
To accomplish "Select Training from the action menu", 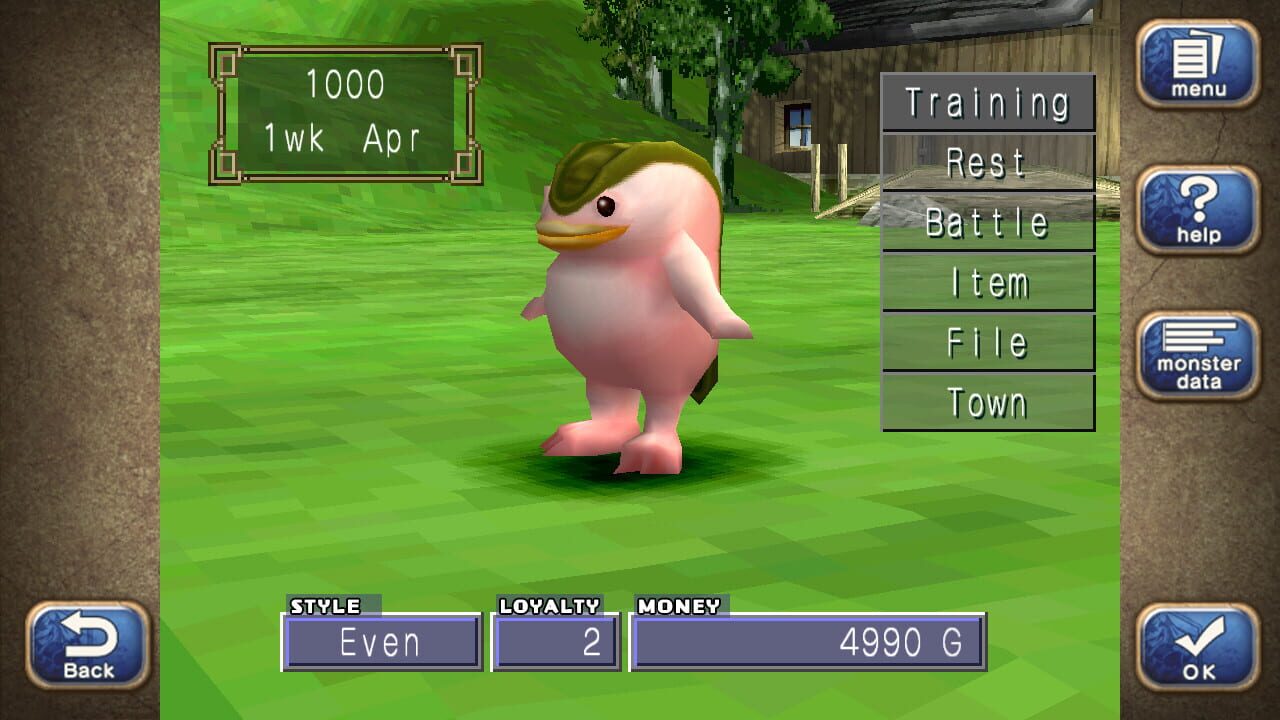I will pyautogui.click(x=986, y=102).
